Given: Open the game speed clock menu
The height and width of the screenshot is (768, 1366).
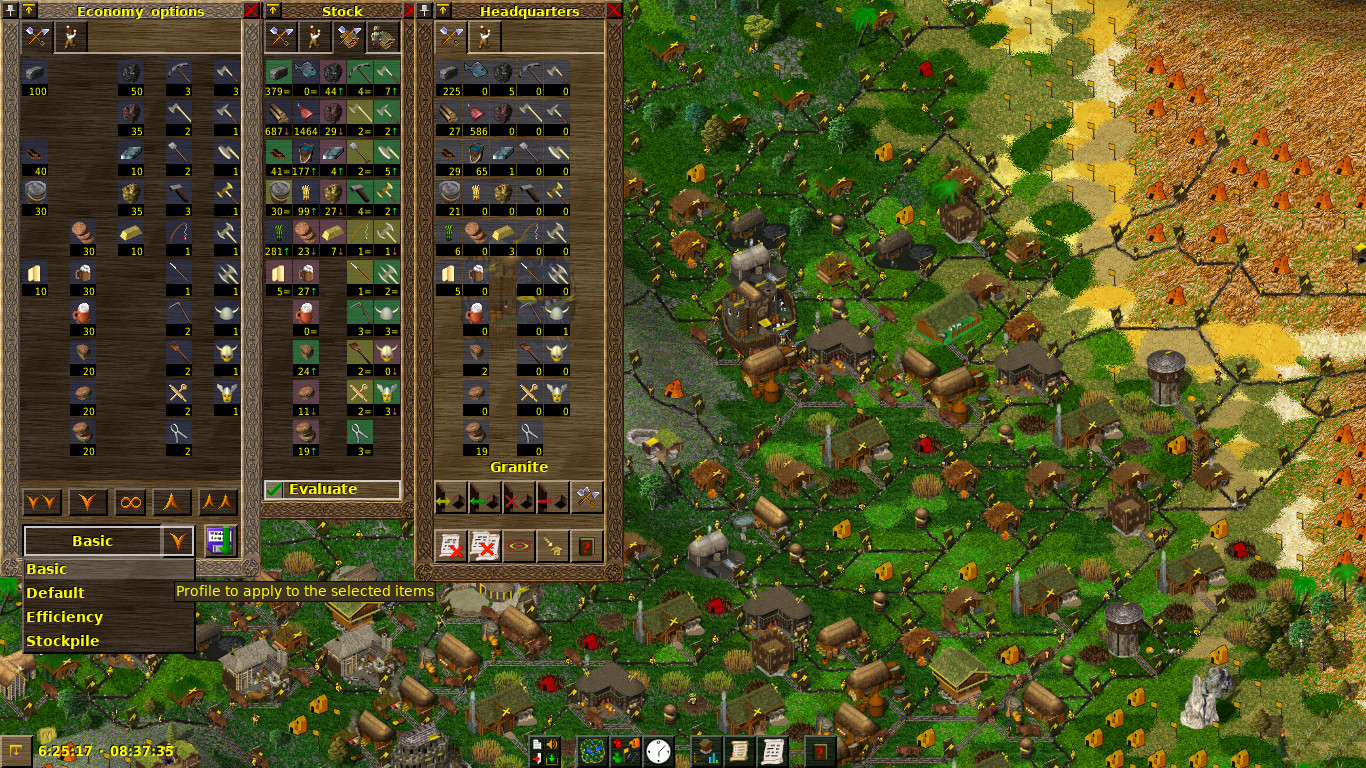Looking at the screenshot, I should coord(658,750).
